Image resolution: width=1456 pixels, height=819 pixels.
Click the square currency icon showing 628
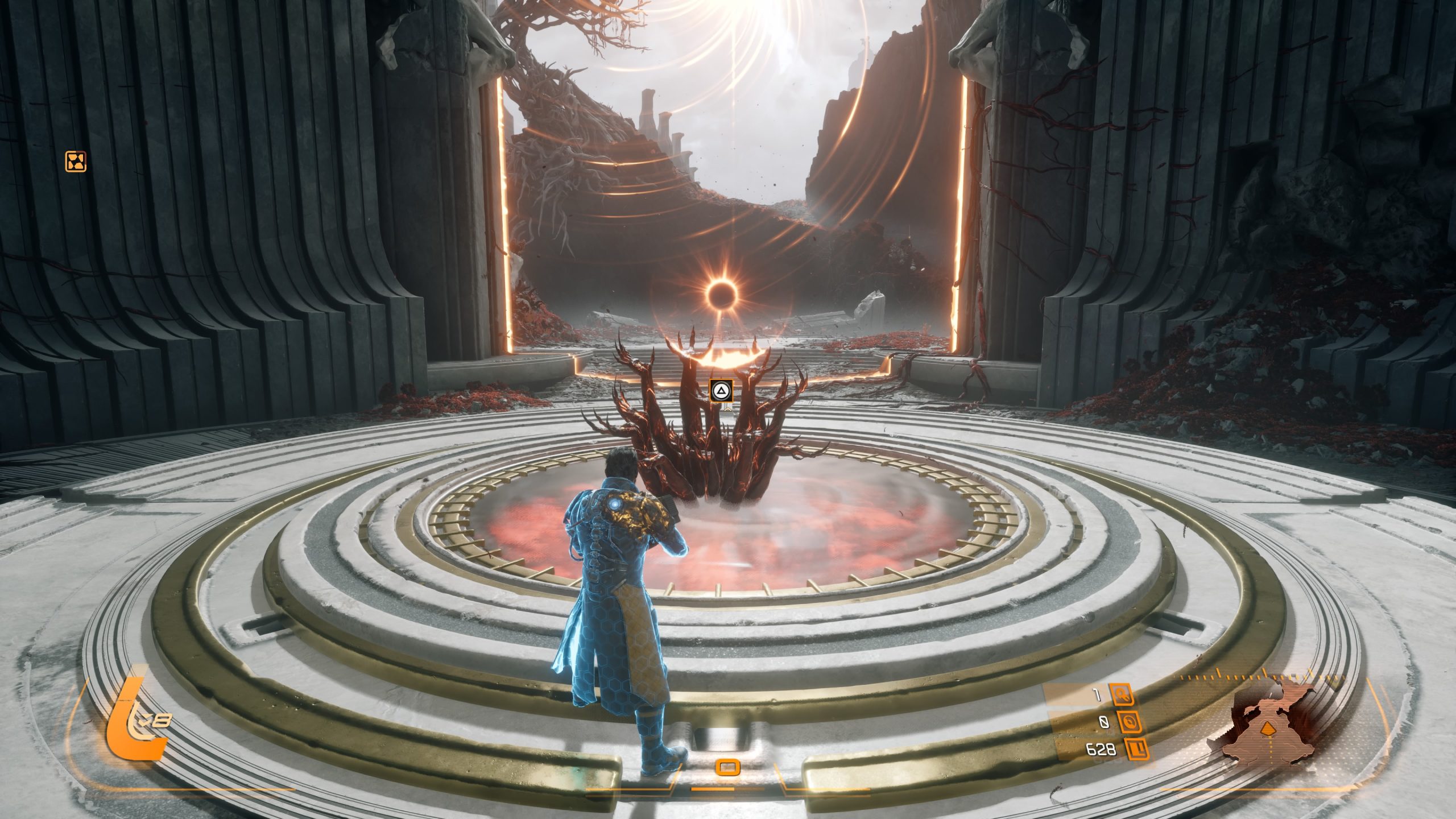pyautogui.click(x=1135, y=750)
